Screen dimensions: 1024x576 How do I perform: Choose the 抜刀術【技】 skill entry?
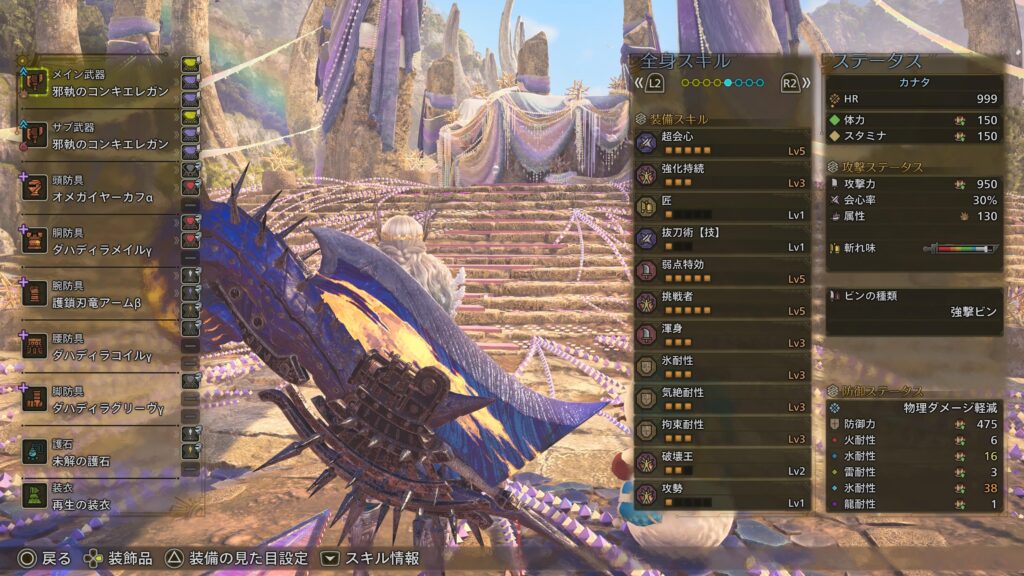click(721, 240)
